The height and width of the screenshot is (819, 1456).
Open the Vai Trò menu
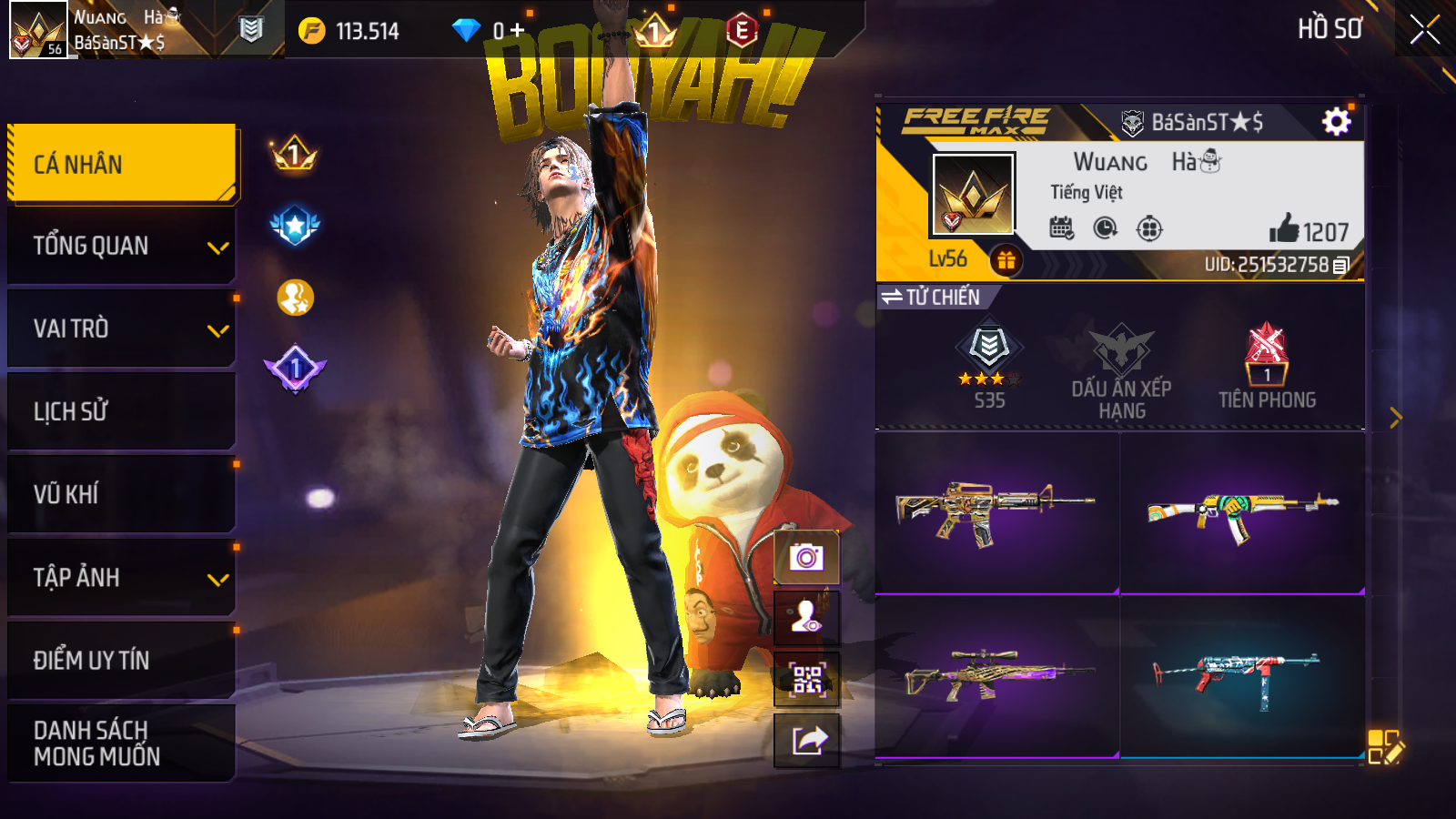tap(122, 329)
